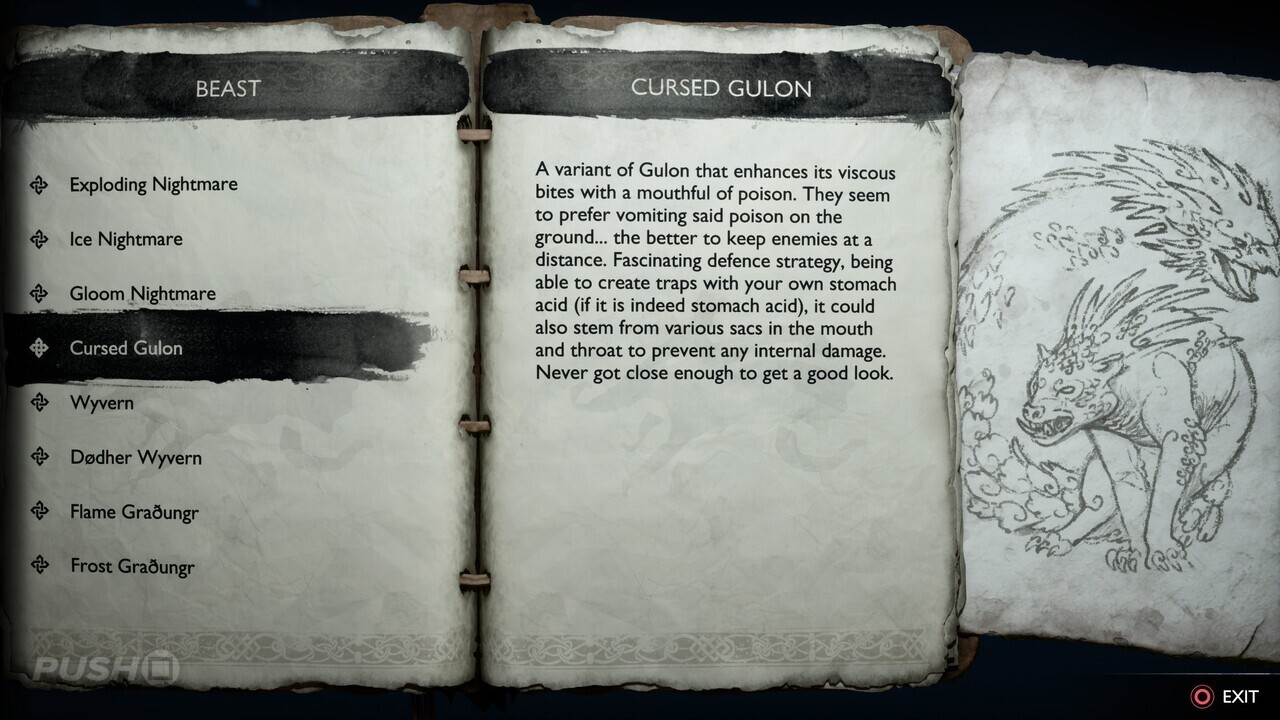Screen dimensions: 1280x720
Task: Click the rune icon next to Ice Nightmare
Action: pos(40,239)
